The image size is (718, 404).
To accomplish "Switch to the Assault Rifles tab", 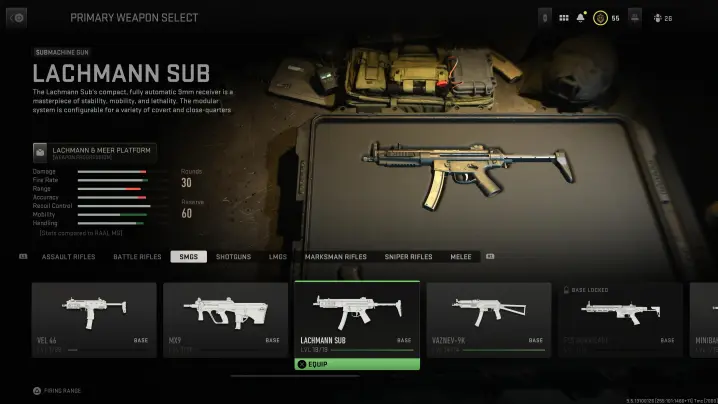I will tap(69, 257).
